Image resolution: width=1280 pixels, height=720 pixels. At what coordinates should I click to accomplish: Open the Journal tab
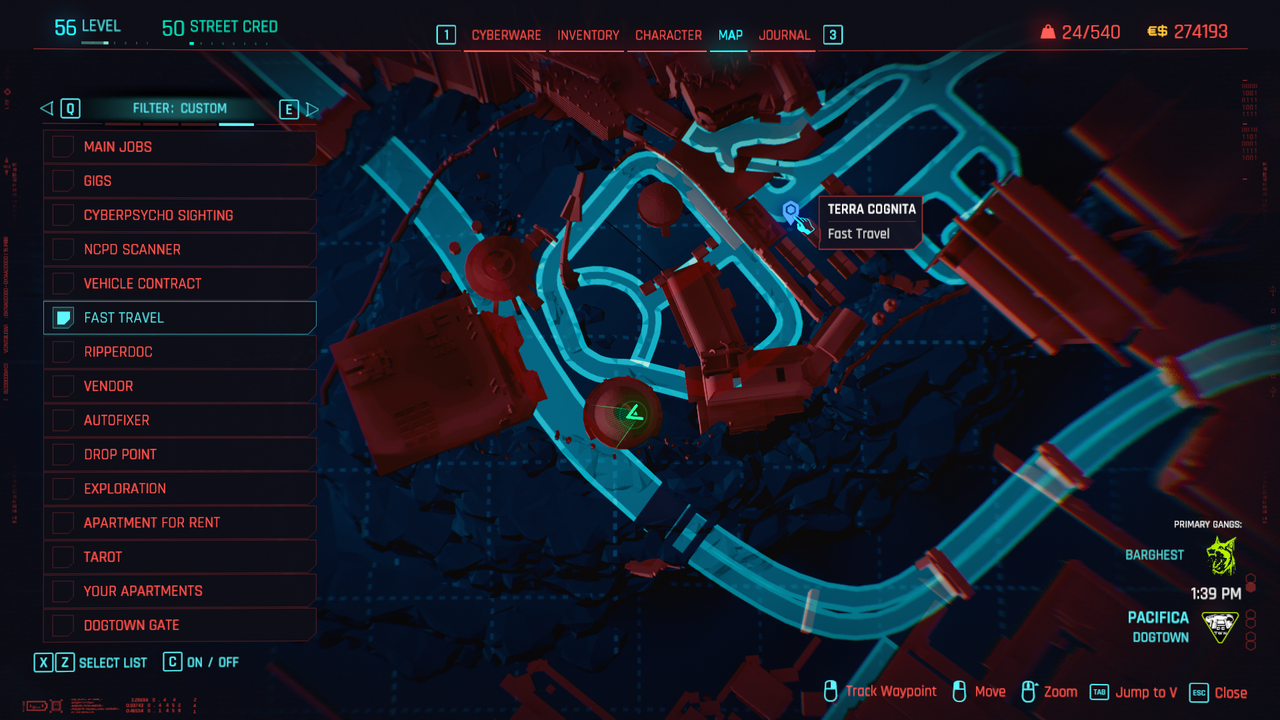[x=784, y=35]
